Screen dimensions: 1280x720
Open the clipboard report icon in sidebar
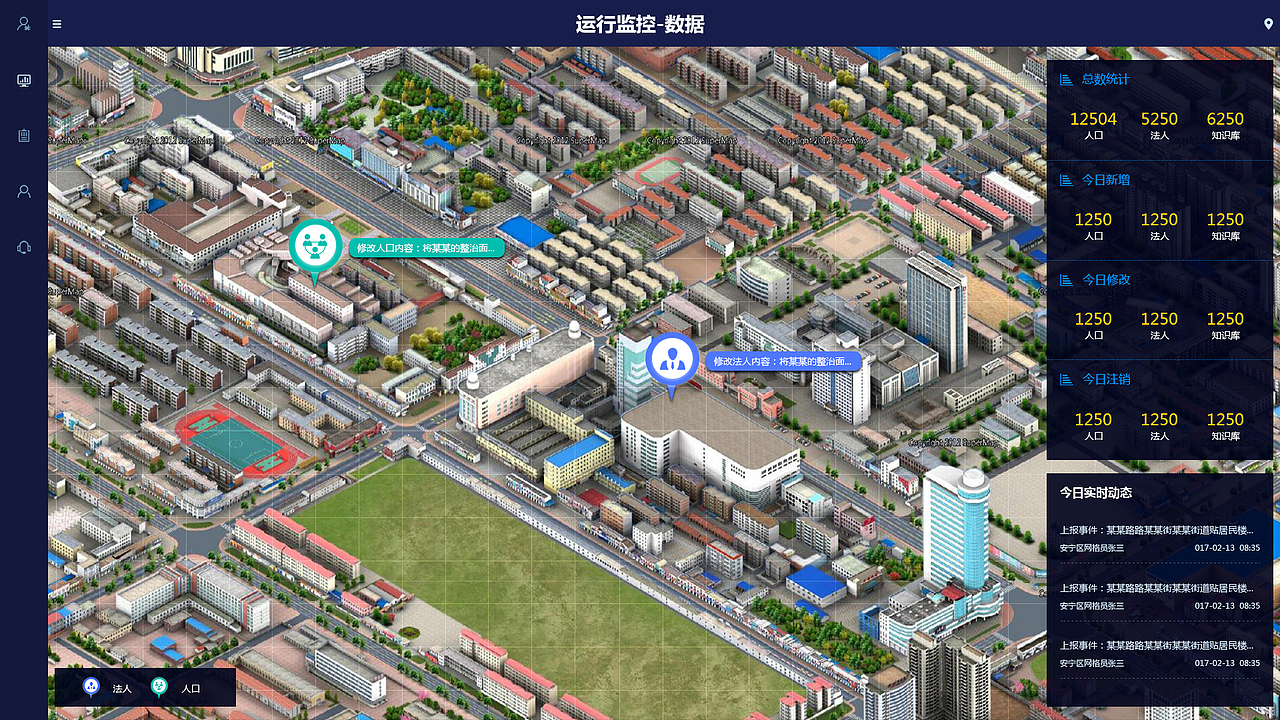24,135
